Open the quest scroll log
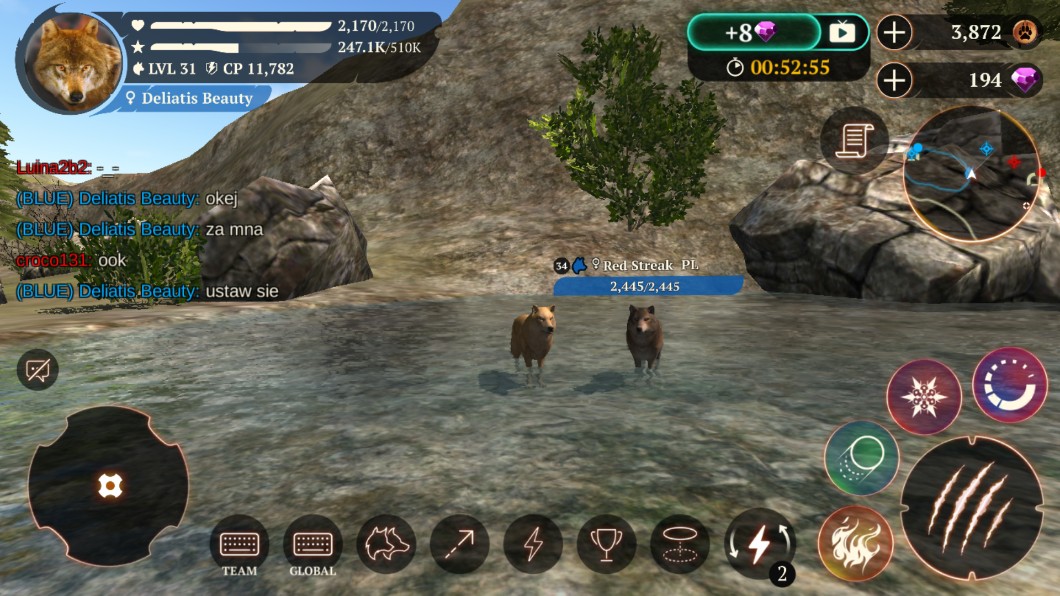The height and width of the screenshot is (596, 1060). click(x=854, y=140)
